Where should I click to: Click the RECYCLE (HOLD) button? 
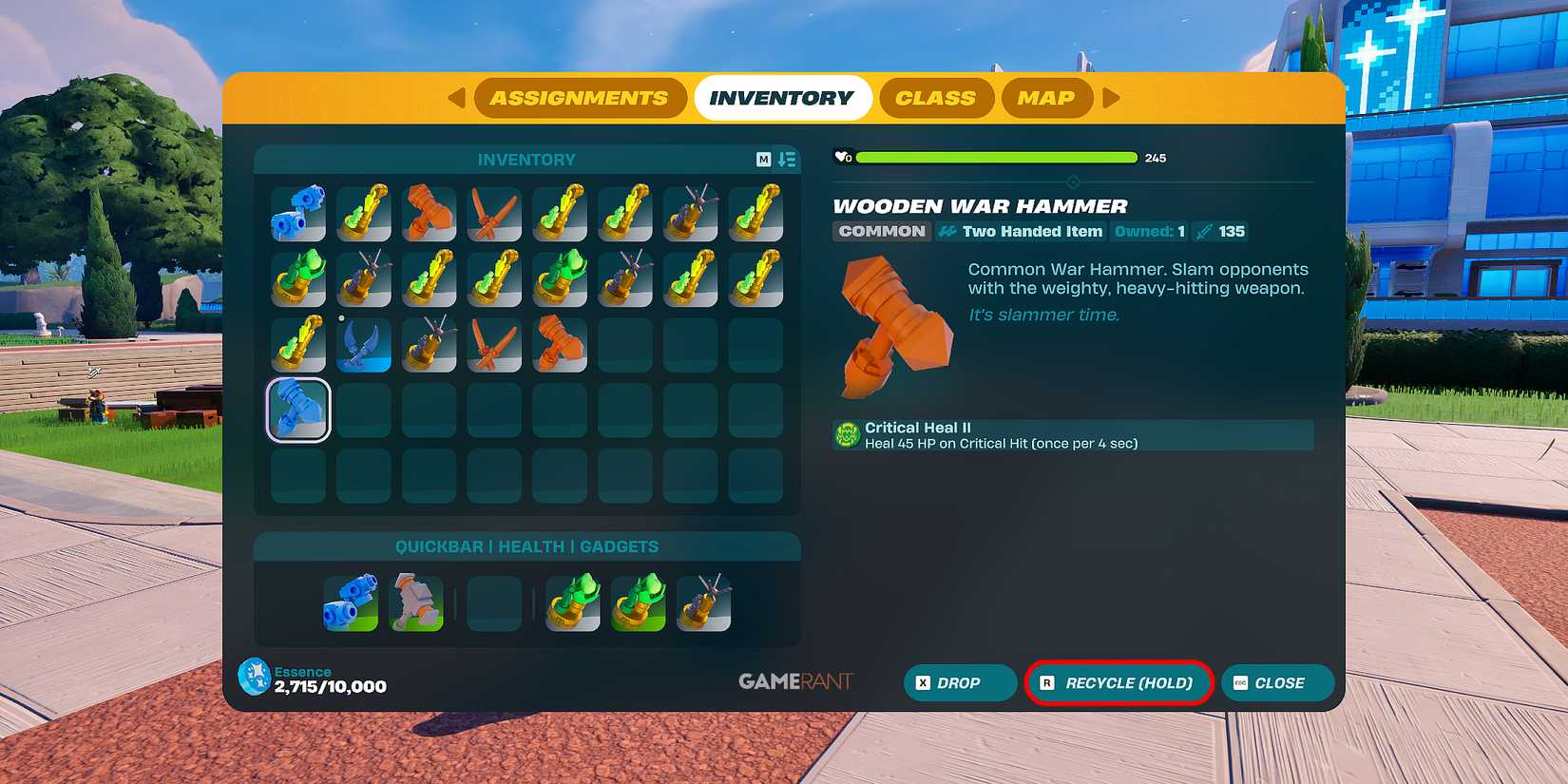1119,682
